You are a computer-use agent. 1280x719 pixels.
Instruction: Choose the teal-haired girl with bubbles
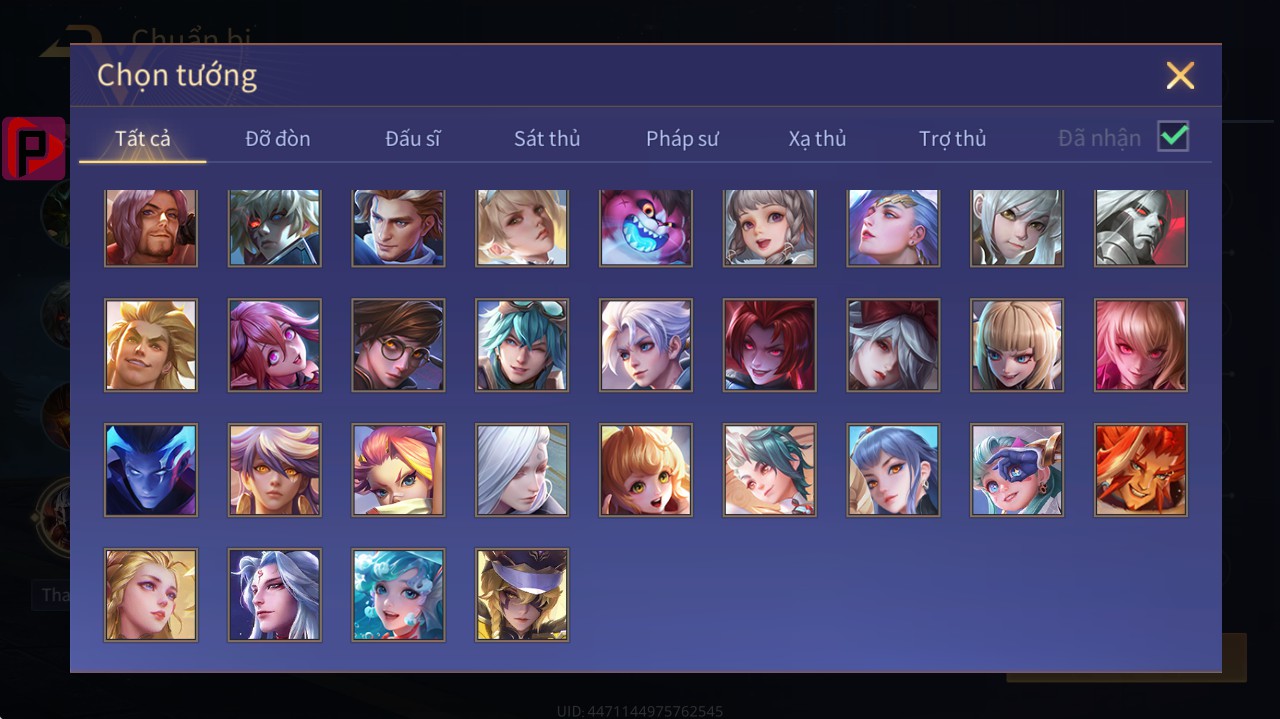(x=398, y=594)
